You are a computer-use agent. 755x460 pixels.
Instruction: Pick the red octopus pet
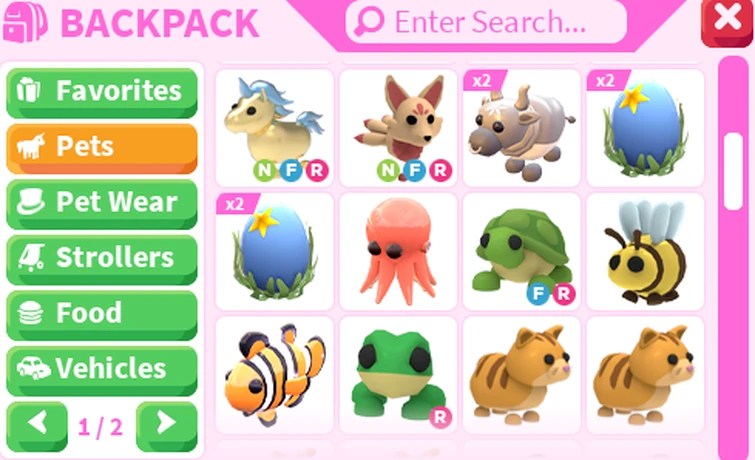coord(397,251)
